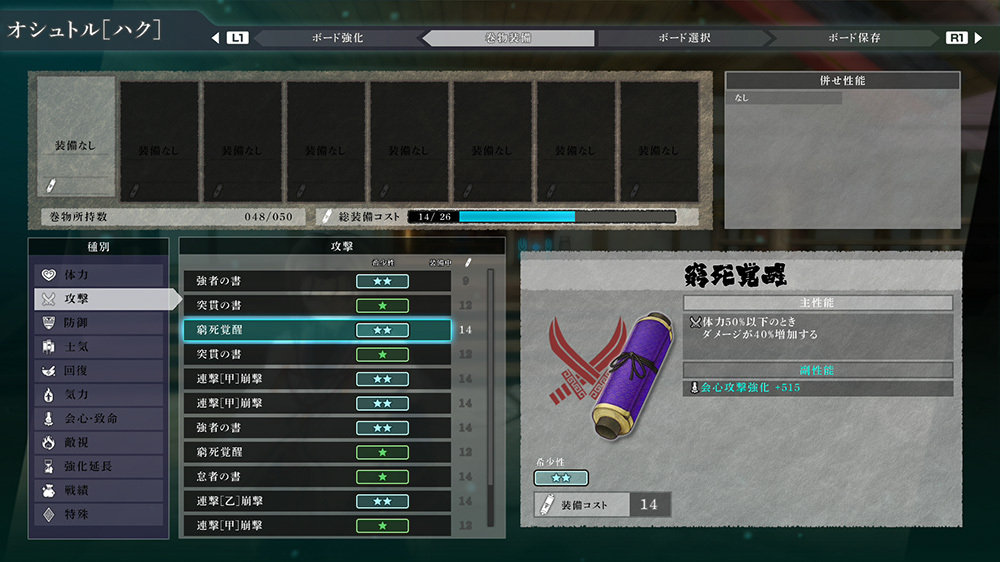Pick the 連撃[乙]崩撃 scroll row
Screen dimensions: 1000x562
(x=316, y=500)
